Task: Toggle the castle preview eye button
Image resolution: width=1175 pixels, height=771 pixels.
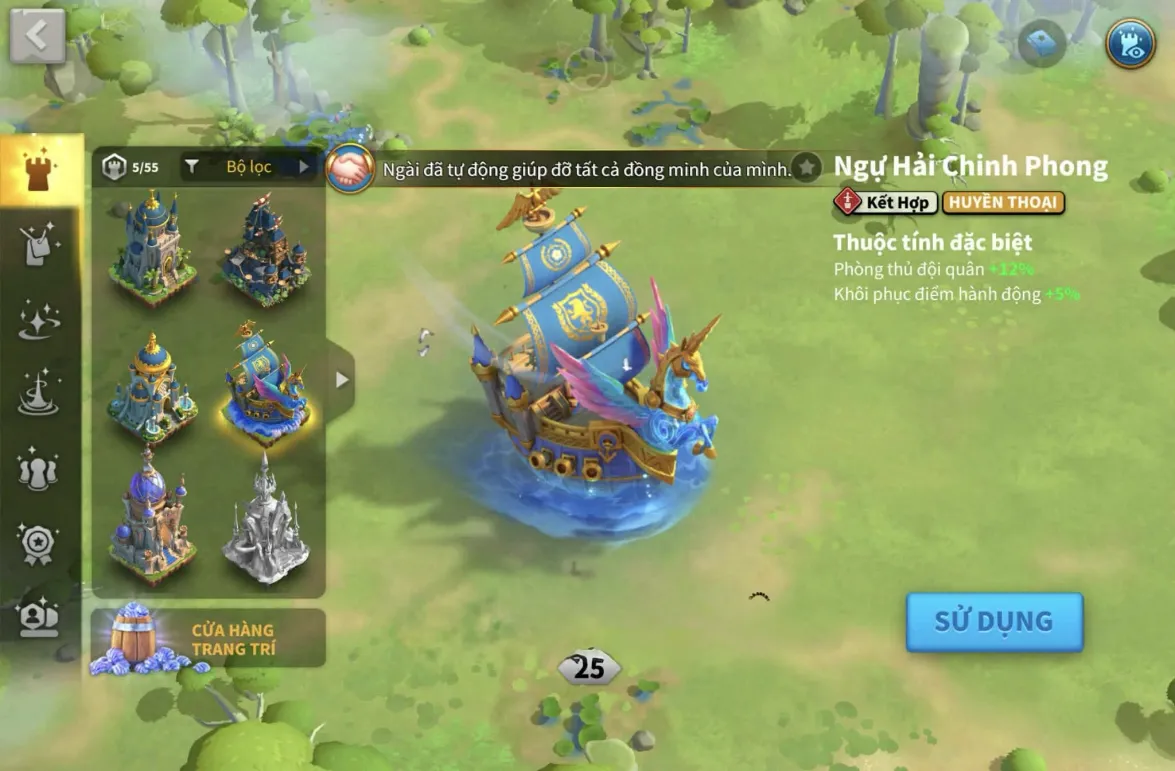Action: (1130, 43)
